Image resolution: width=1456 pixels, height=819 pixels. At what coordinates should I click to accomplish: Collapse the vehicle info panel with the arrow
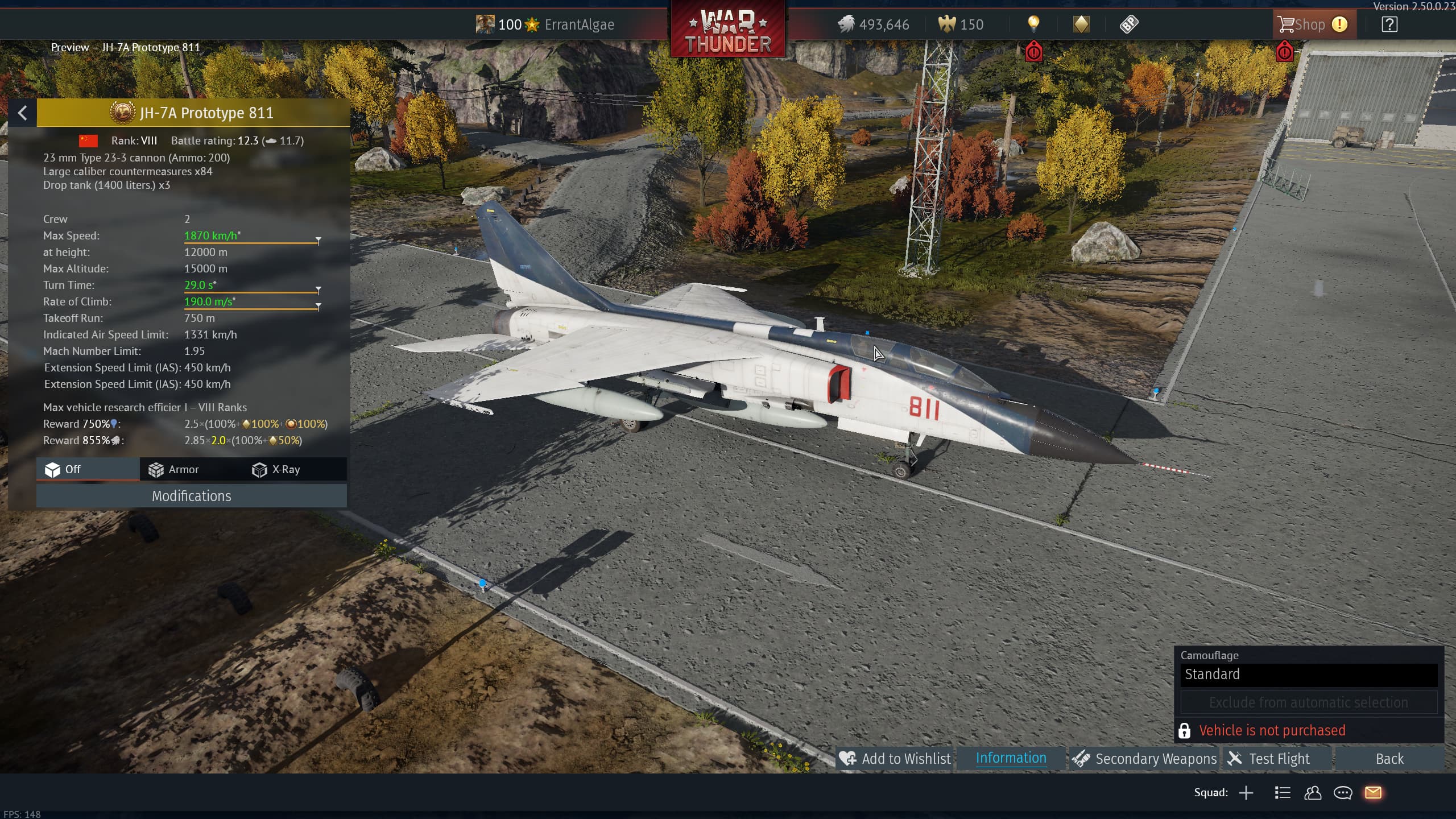point(23,113)
